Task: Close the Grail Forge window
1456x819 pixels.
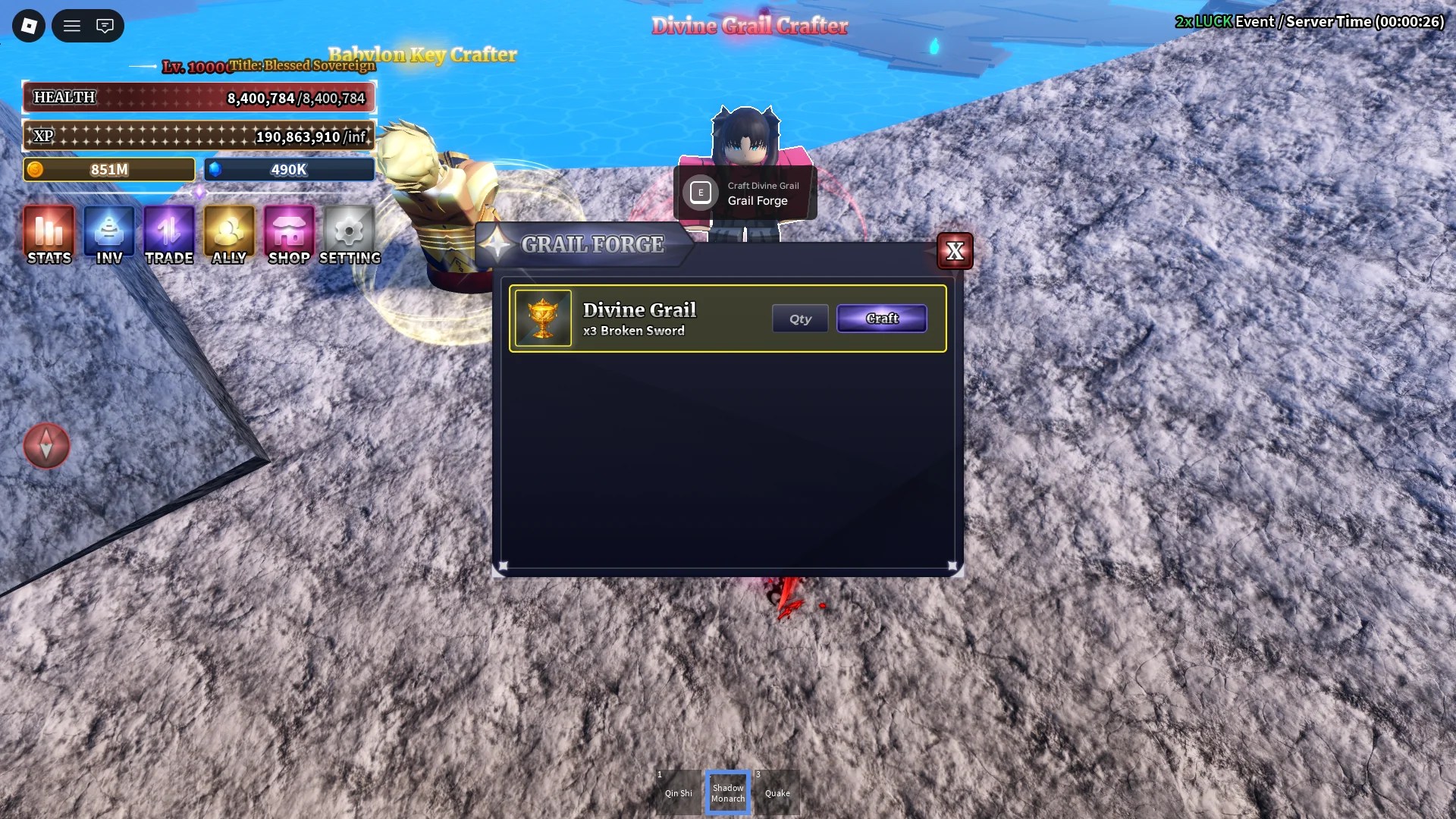Action: (x=955, y=251)
